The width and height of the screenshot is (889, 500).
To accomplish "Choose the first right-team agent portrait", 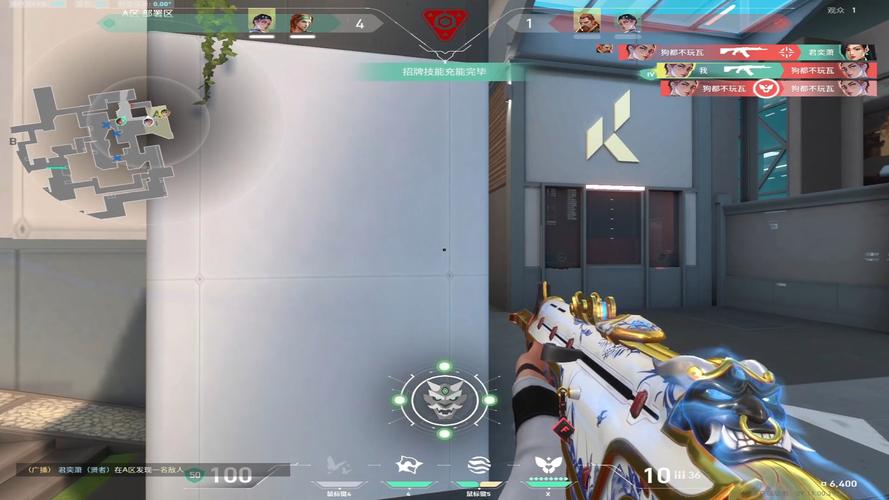I will pyautogui.click(x=586, y=22).
